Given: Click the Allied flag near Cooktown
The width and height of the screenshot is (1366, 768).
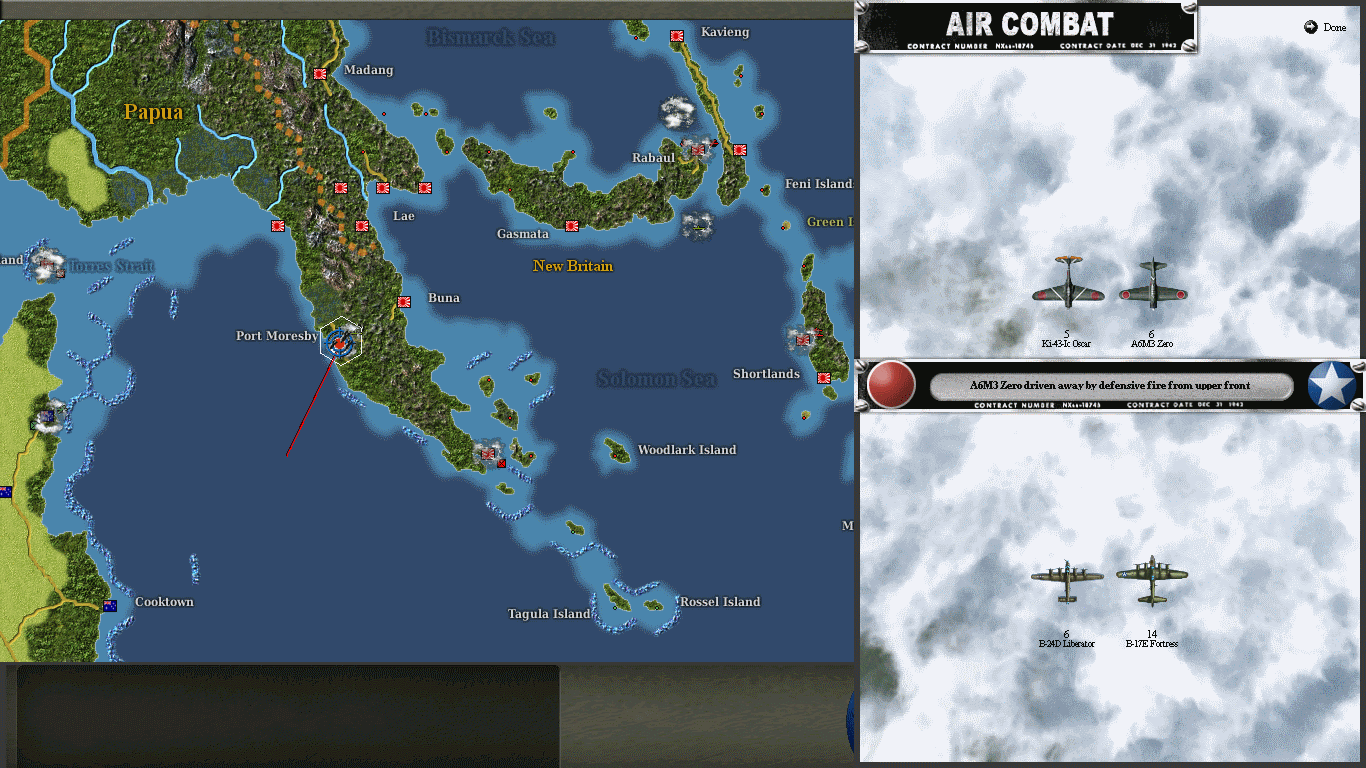Looking at the screenshot, I should pyautogui.click(x=110, y=604).
